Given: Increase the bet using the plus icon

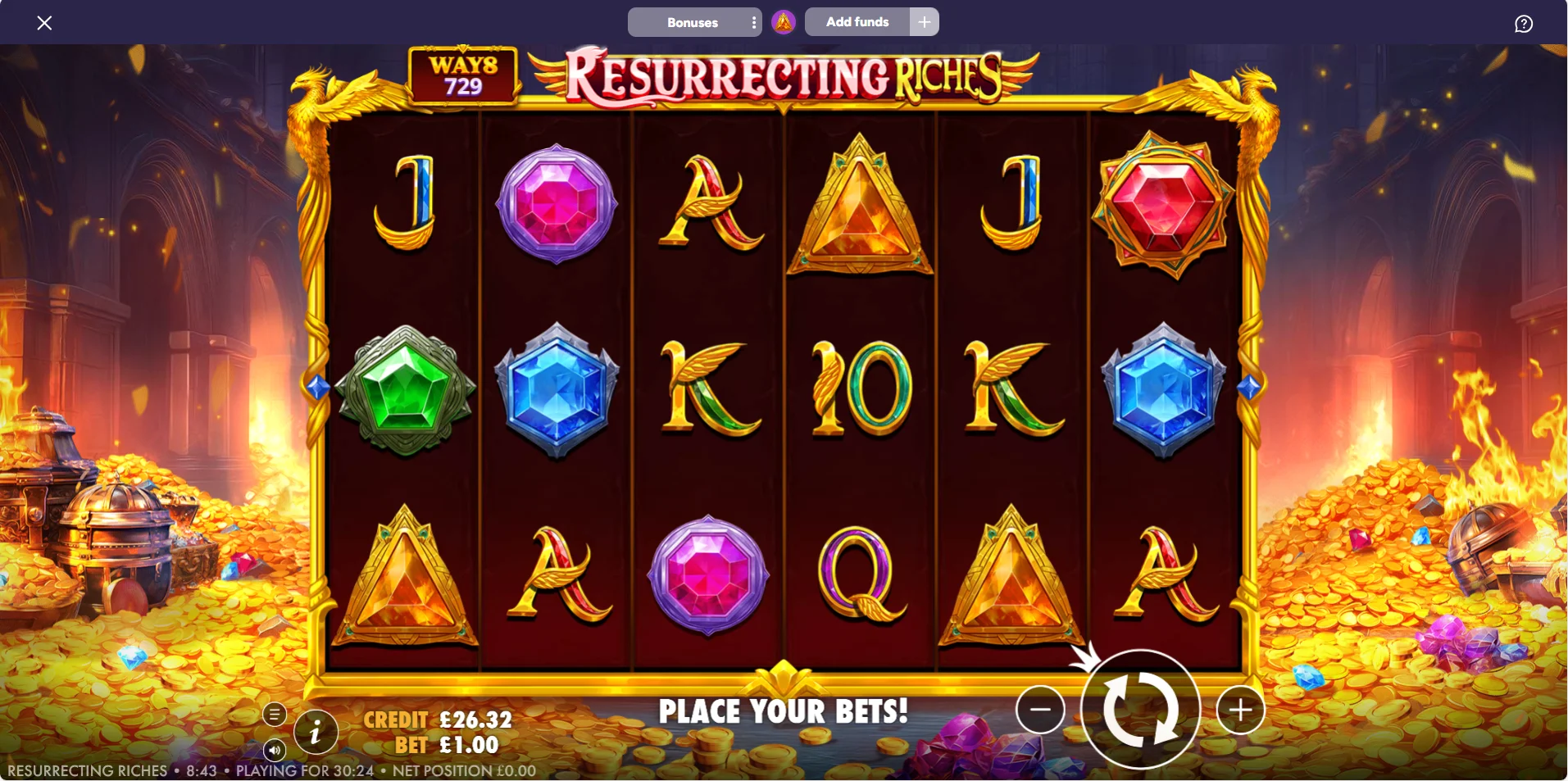Looking at the screenshot, I should [1240, 710].
